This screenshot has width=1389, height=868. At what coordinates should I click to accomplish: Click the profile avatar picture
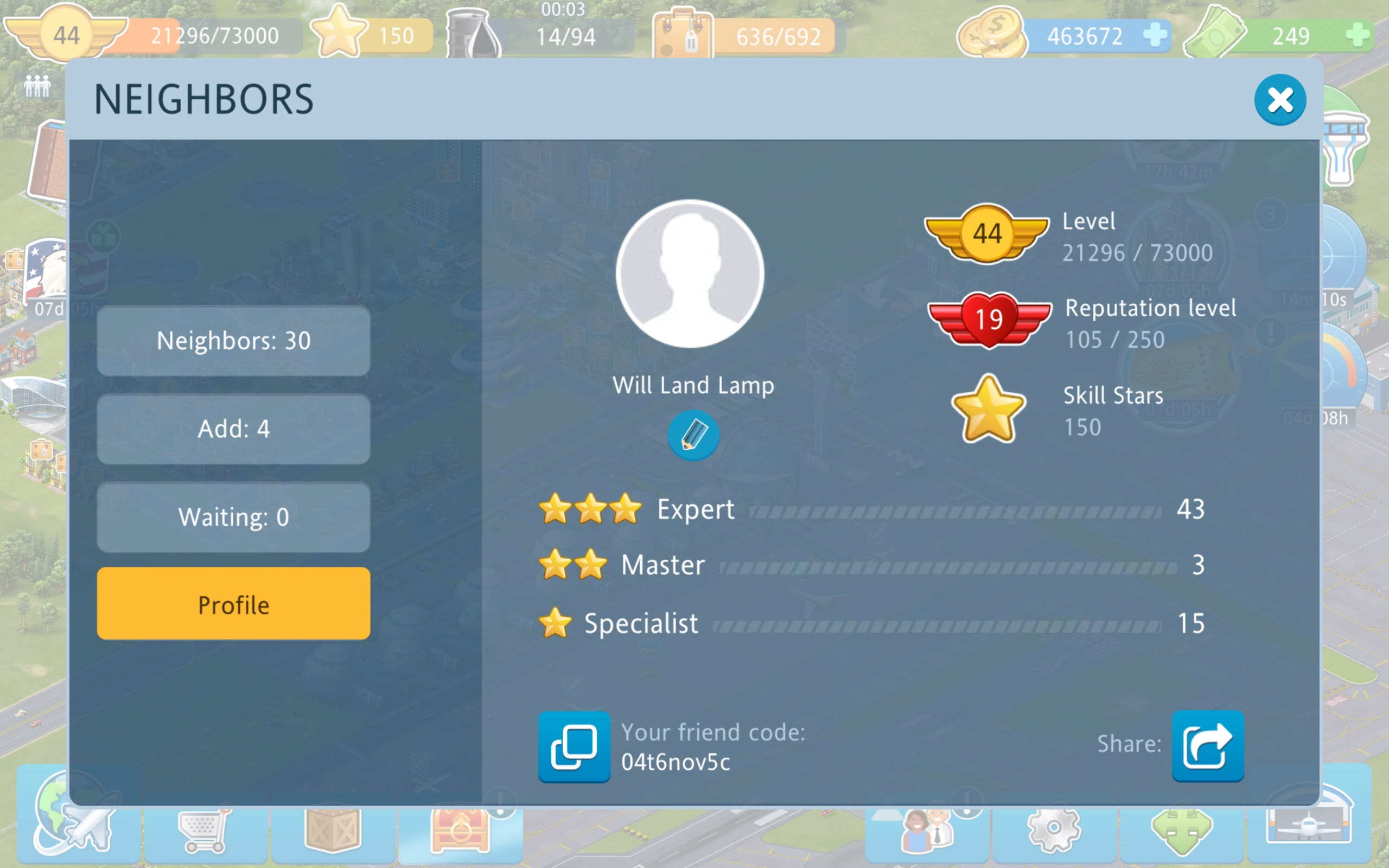tap(690, 274)
